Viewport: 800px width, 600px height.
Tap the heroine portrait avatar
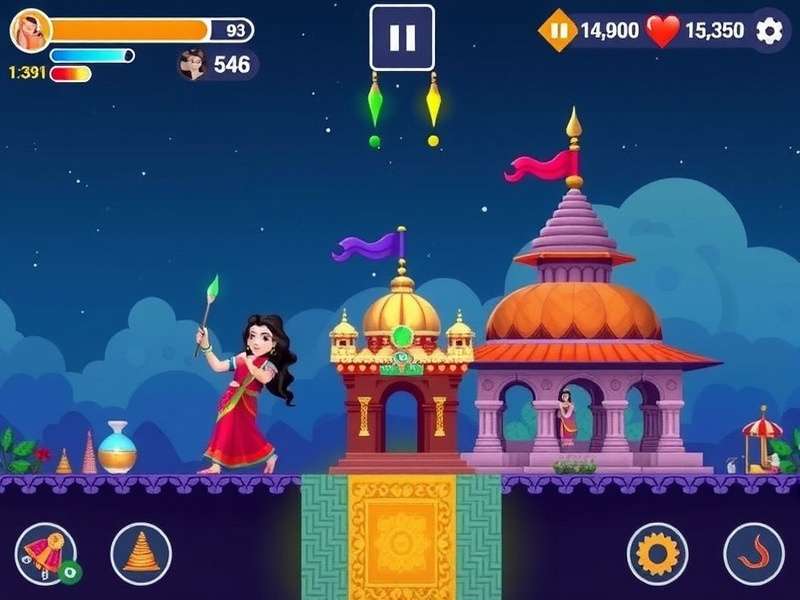pyautogui.click(x=30, y=31)
